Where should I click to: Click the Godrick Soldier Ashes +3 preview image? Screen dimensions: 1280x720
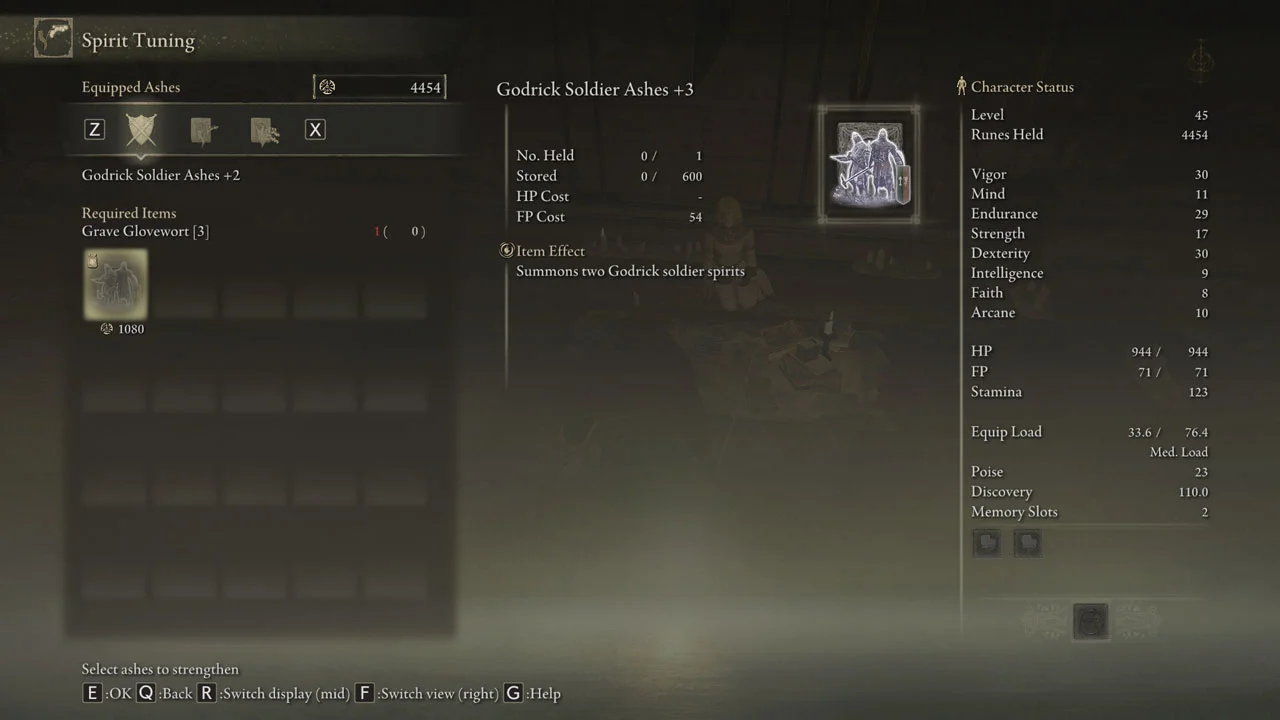[x=868, y=164]
